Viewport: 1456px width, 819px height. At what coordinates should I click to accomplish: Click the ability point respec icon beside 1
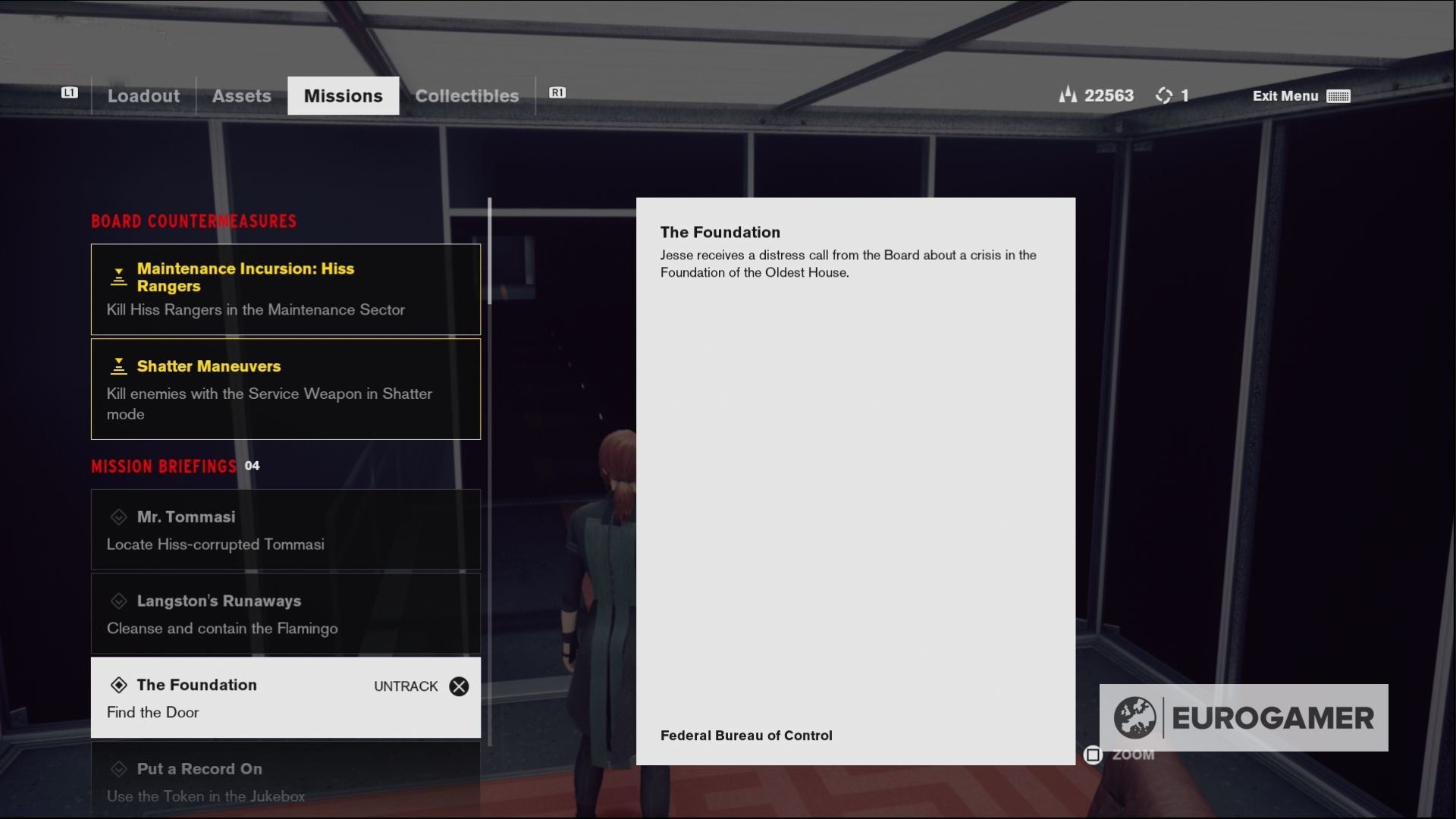point(1165,96)
